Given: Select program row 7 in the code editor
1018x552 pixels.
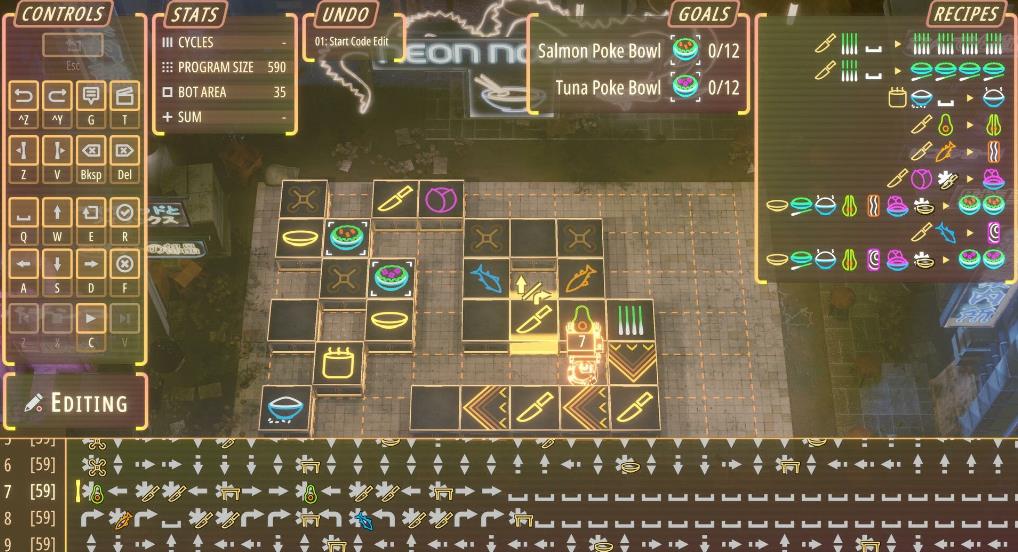Looking at the screenshot, I should tap(30, 491).
